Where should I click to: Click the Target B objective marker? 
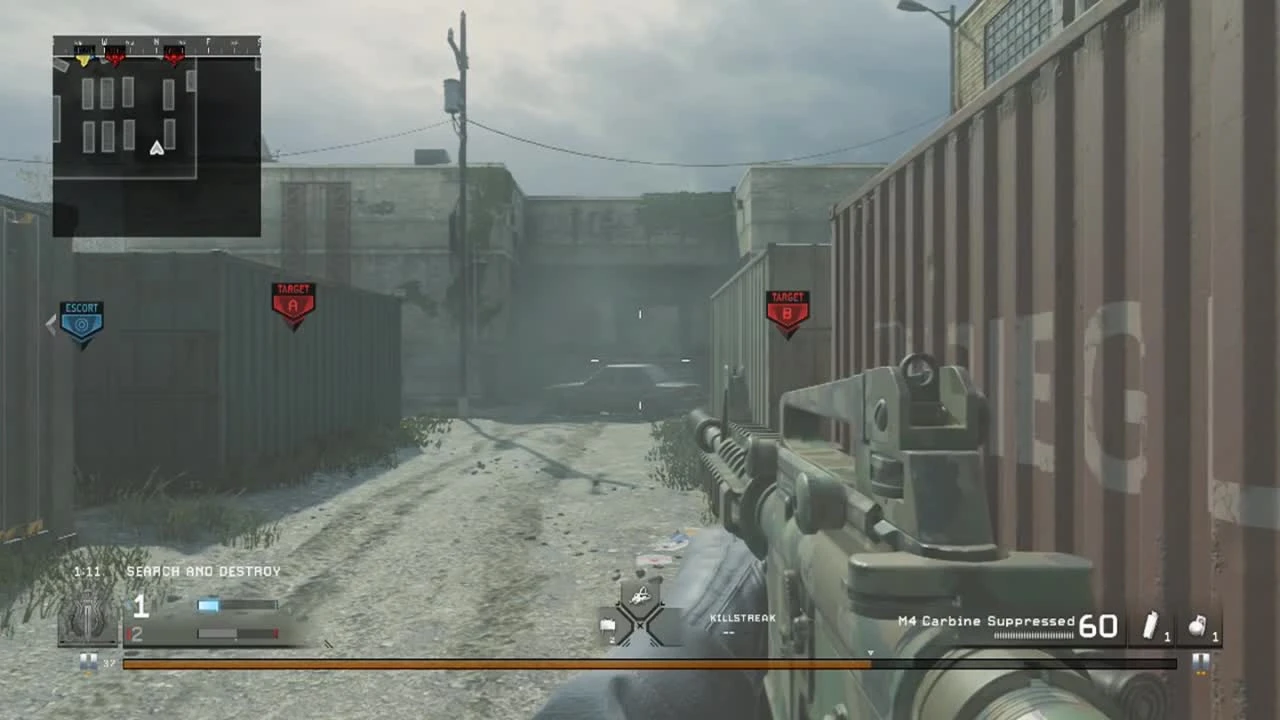788,305
